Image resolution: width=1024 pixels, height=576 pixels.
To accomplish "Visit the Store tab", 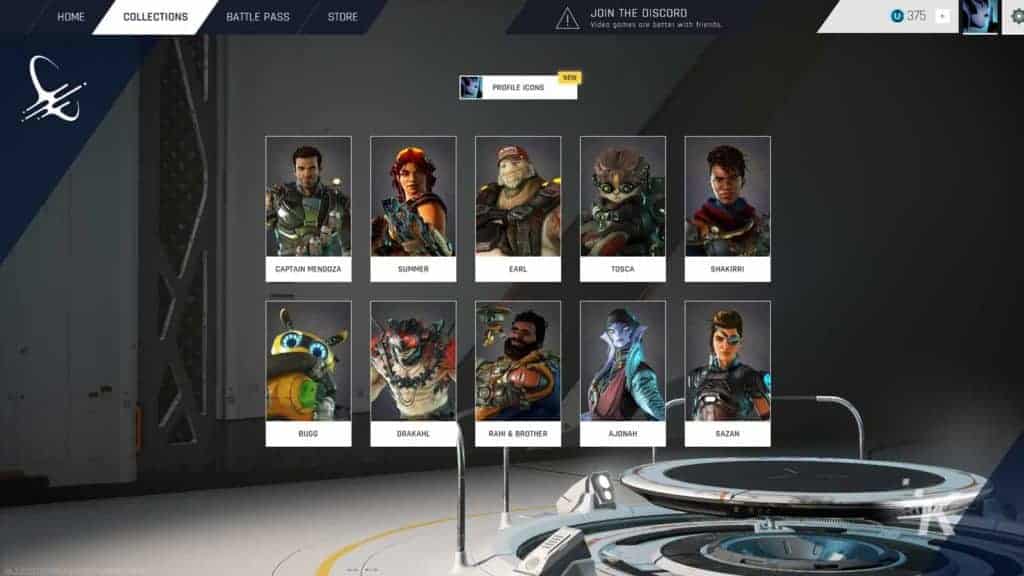I will (343, 17).
